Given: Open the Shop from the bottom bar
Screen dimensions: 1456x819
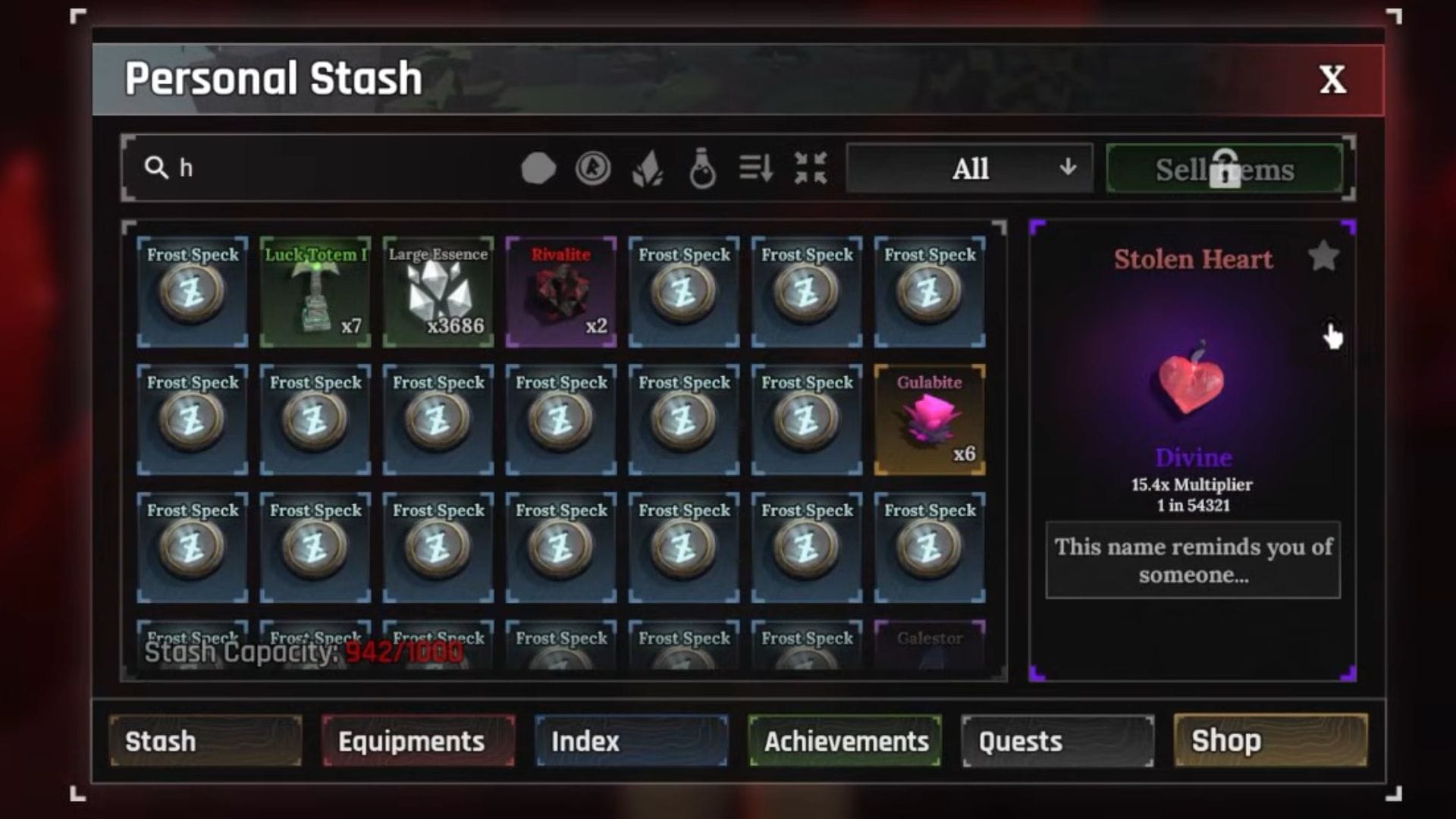Looking at the screenshot, I should tap(1270, 741).
